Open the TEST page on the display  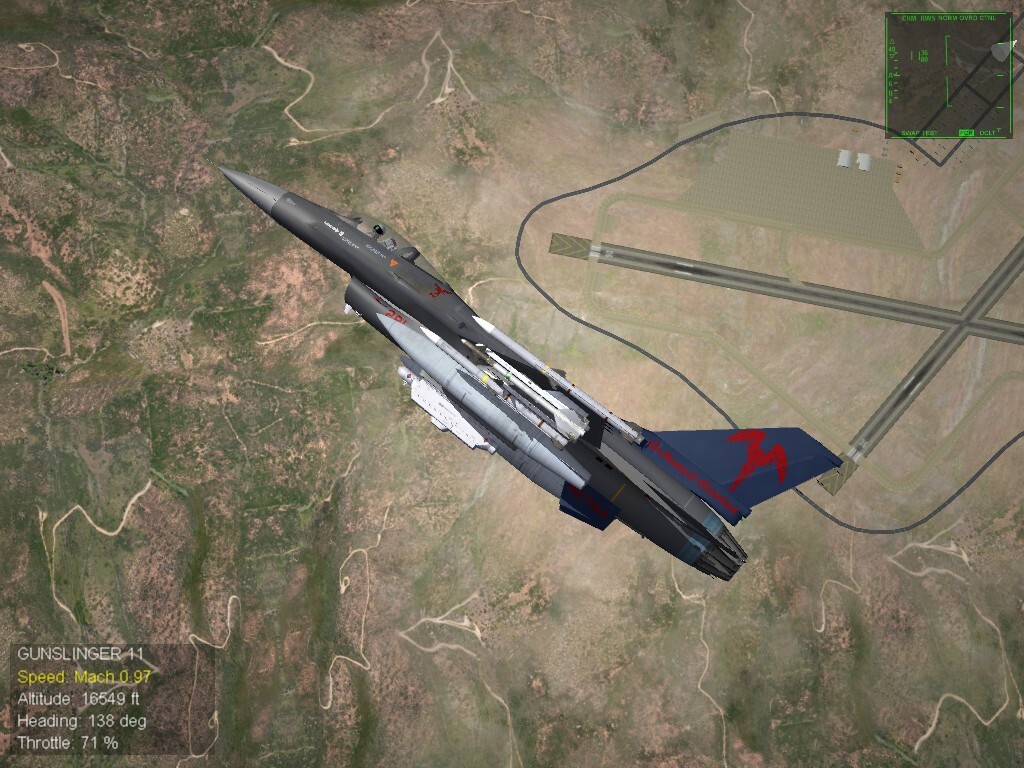coord(930,133)
